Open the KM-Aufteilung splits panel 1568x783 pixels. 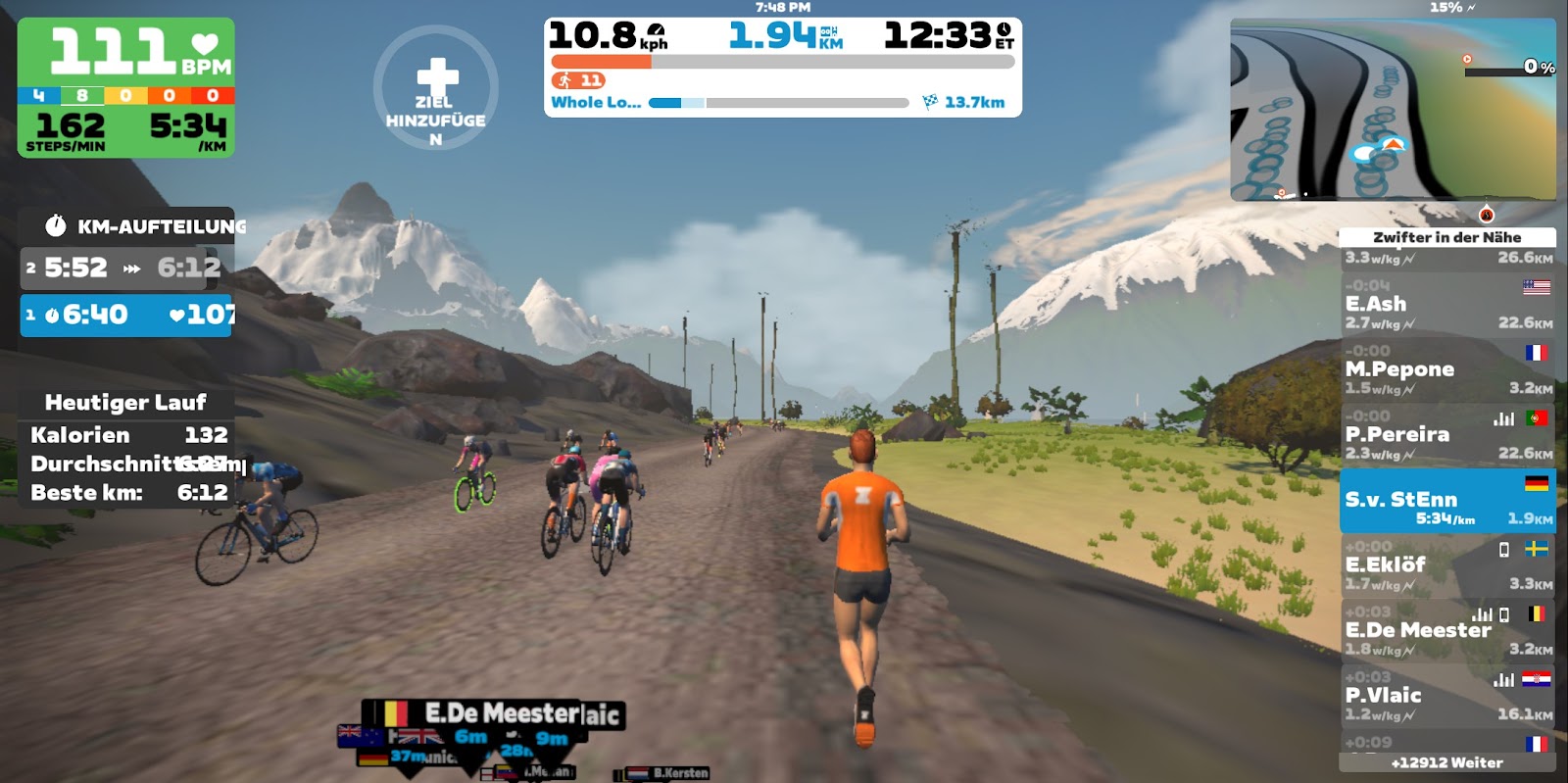[127, 226]
